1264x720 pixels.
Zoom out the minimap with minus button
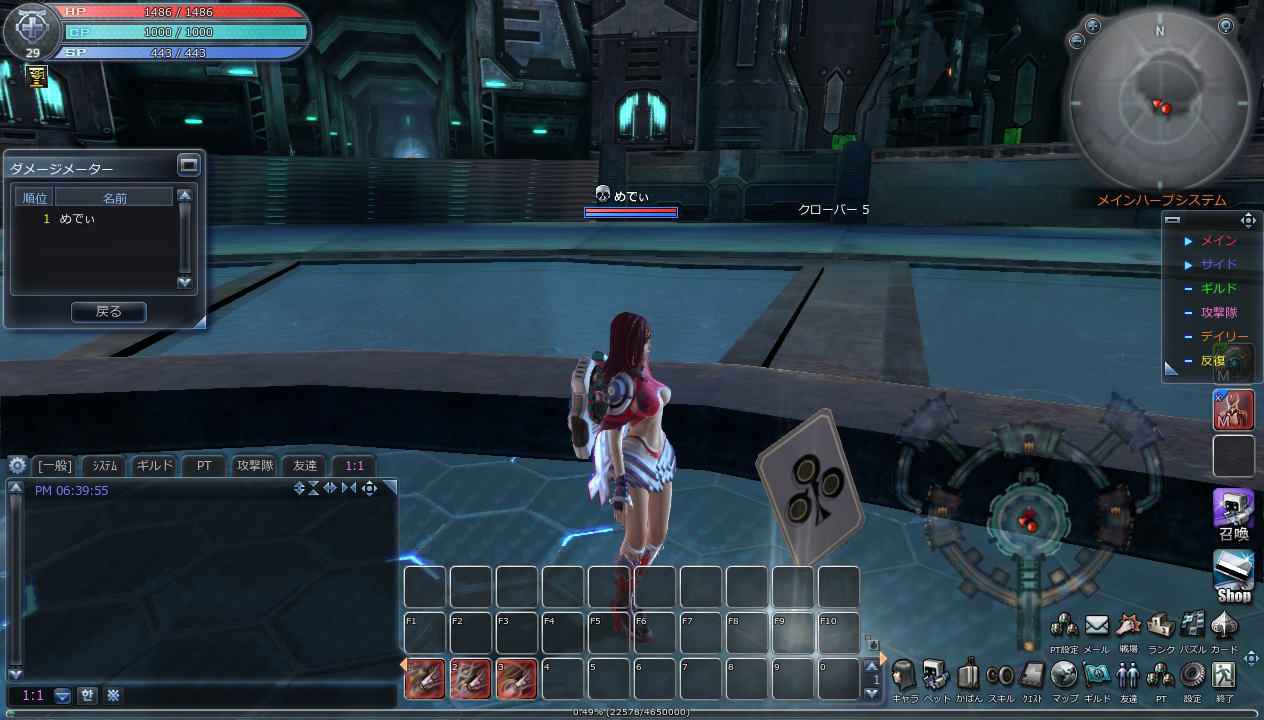pyautogui.click(x=1077, y=41)
